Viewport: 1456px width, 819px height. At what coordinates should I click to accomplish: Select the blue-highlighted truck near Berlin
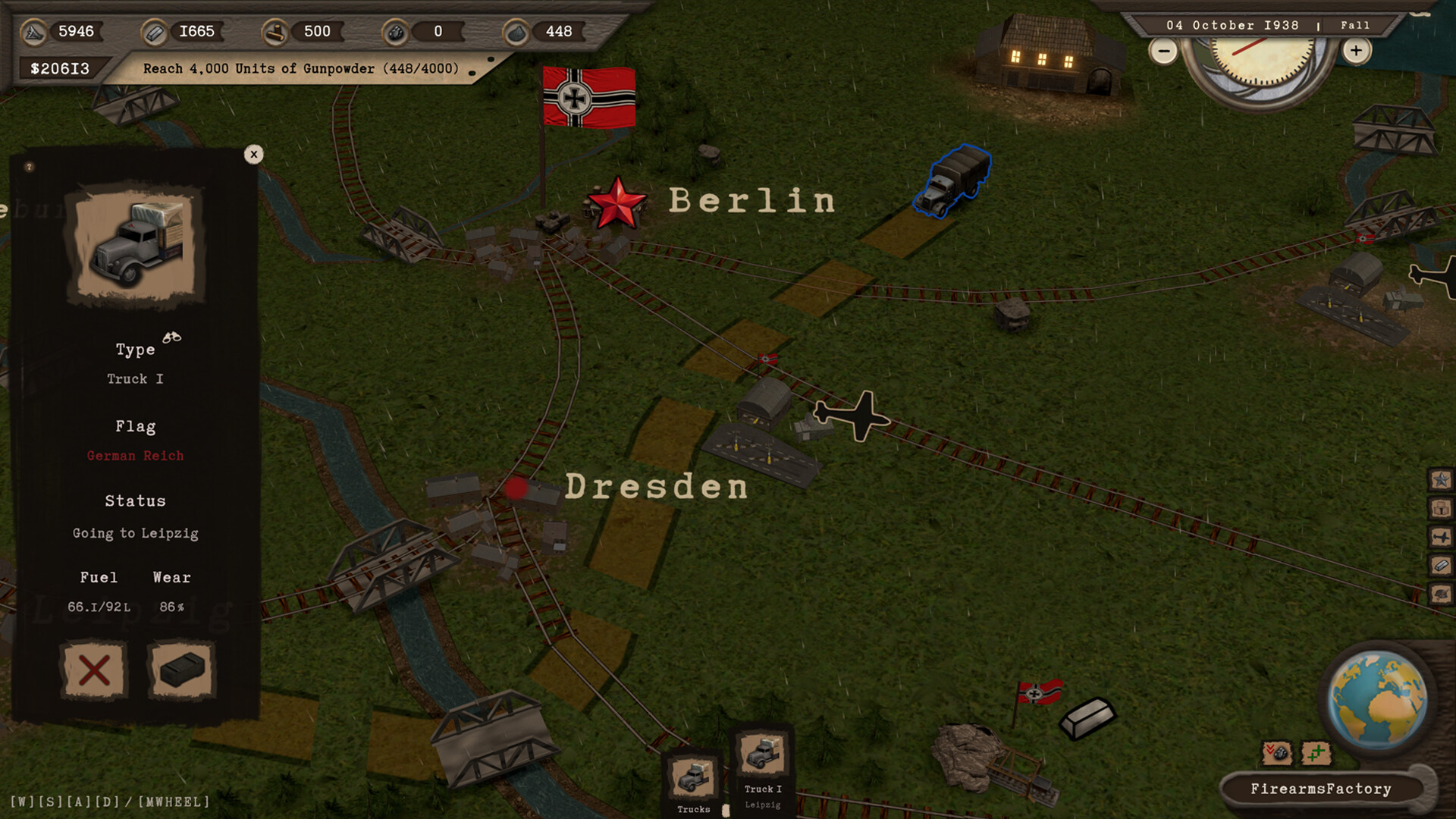coord(955,180)
